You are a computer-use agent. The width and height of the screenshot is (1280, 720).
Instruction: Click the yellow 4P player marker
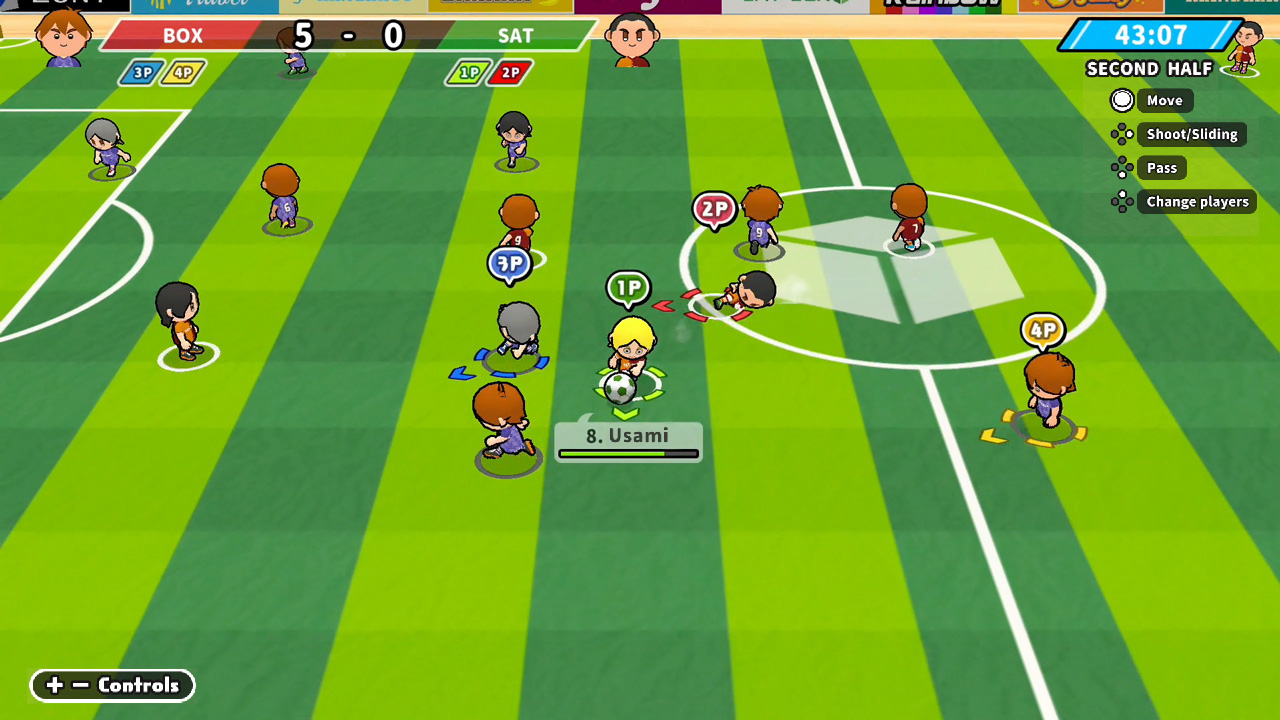1044,328
